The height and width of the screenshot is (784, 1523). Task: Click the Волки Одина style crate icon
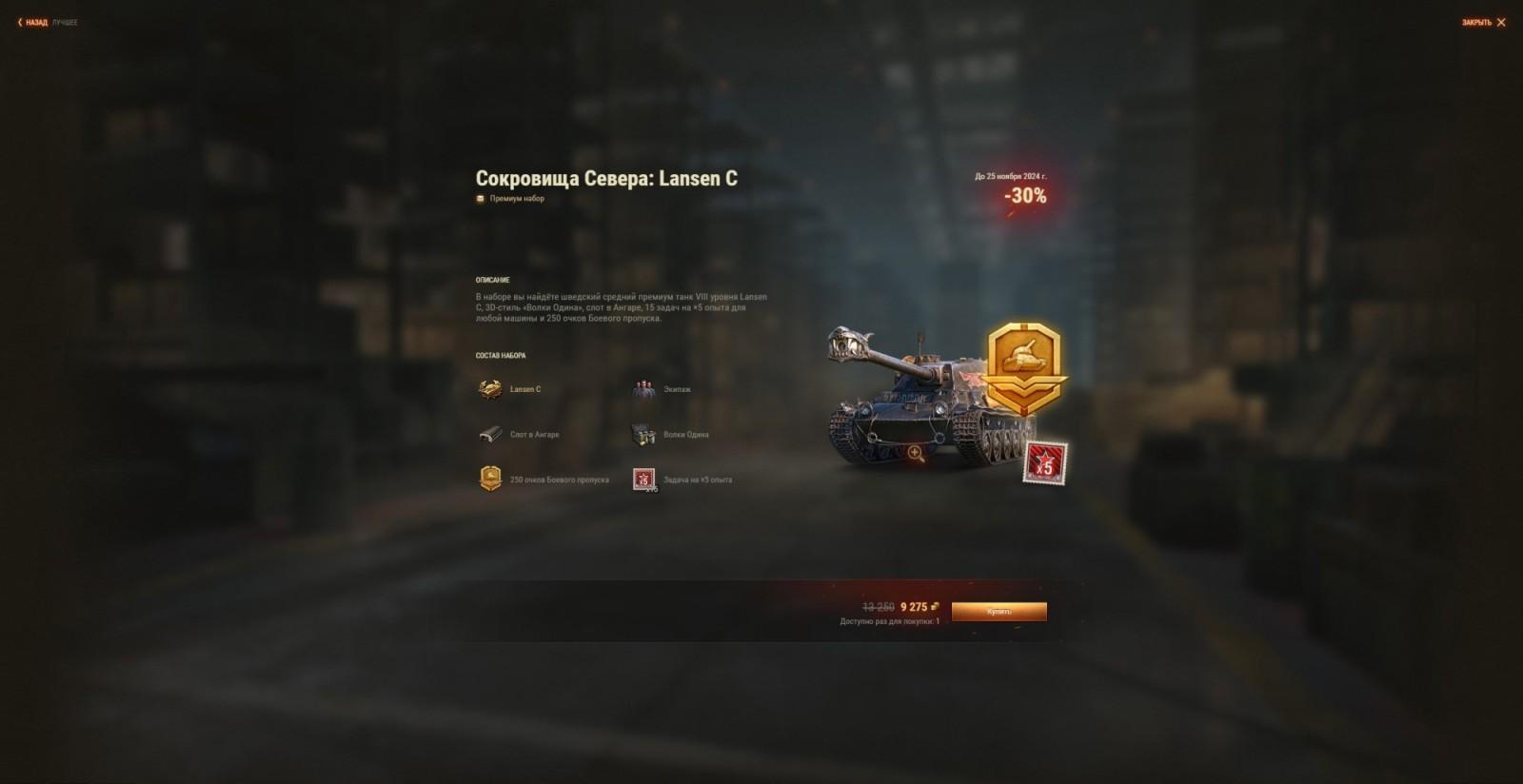pos(643,433)
